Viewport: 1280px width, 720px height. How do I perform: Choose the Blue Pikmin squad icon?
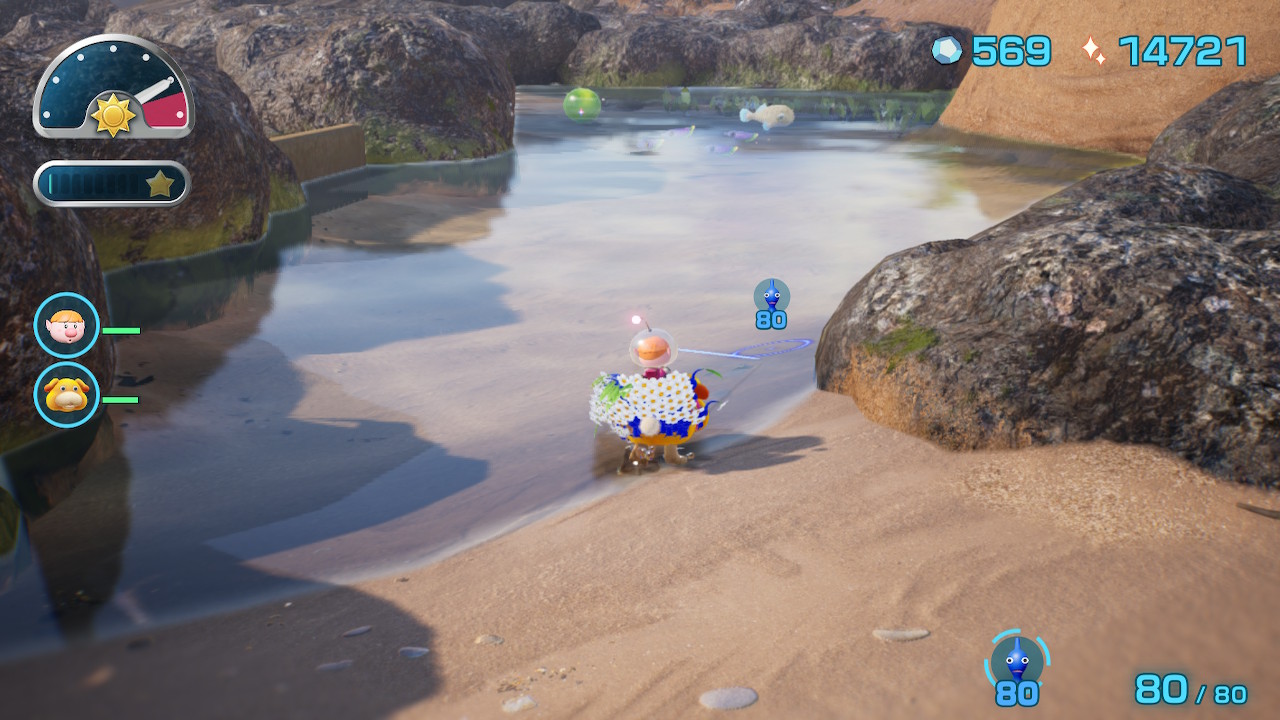pyautogui.click(x=1017, y=661)
